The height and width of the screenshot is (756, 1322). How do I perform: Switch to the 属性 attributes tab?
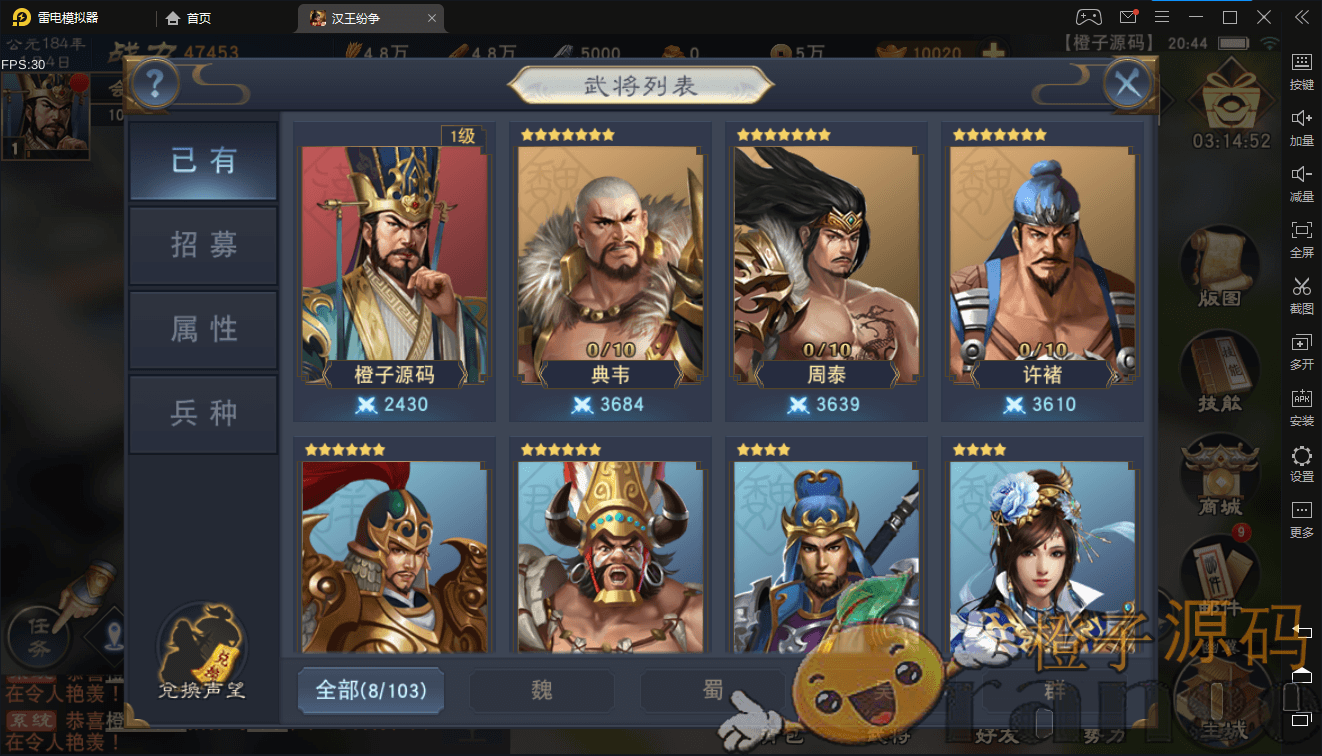(203, 329)
